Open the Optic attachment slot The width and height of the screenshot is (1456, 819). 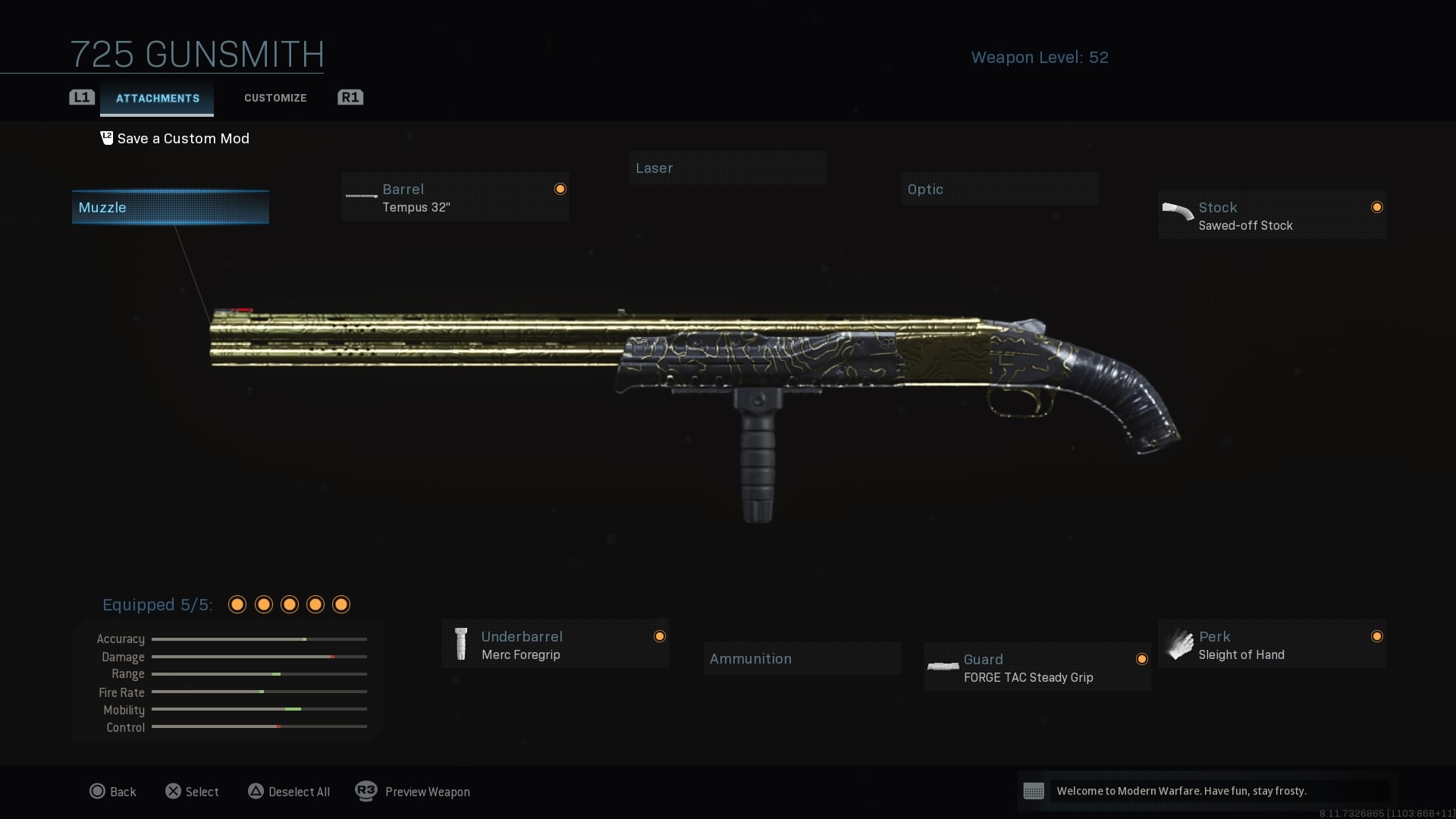(x=999, y=188)
